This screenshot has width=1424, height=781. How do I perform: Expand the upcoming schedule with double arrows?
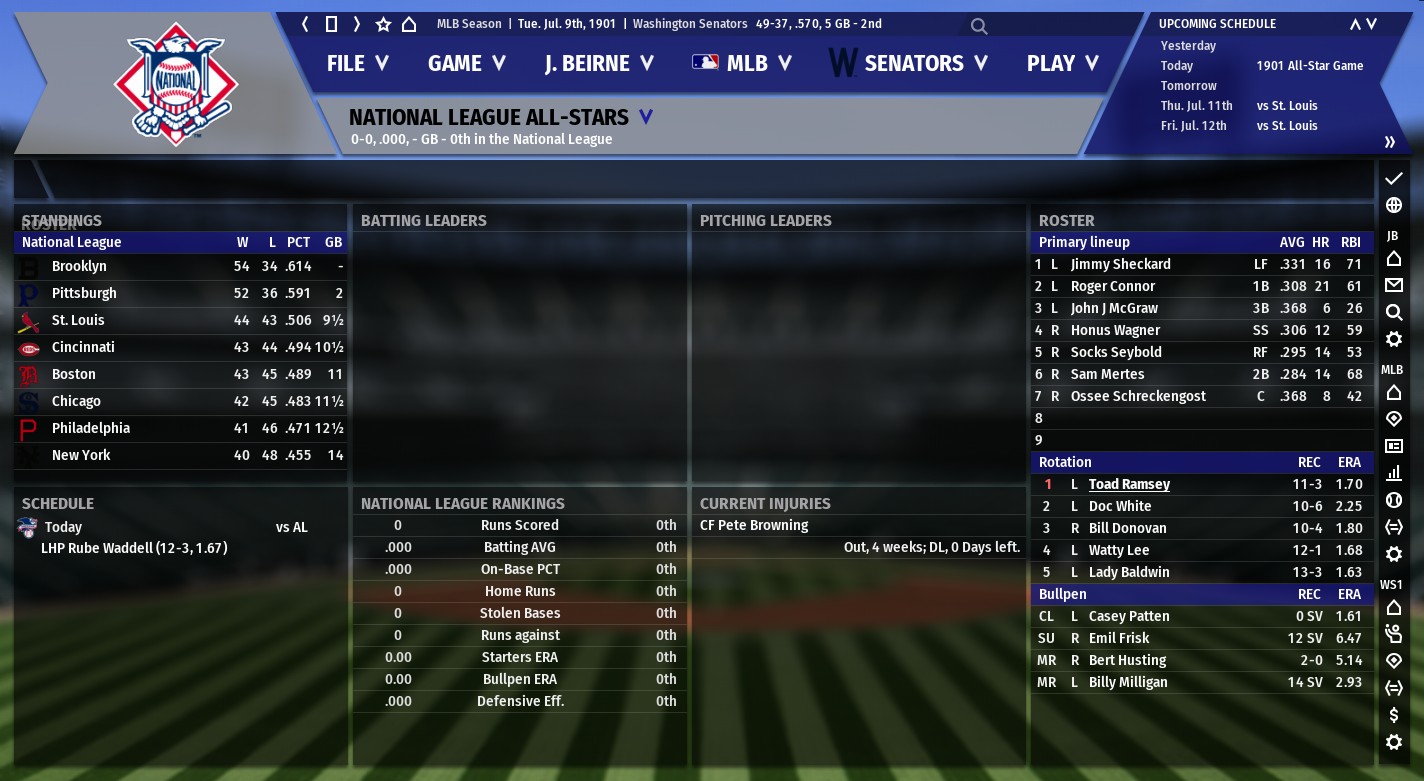click(1389, 142)
